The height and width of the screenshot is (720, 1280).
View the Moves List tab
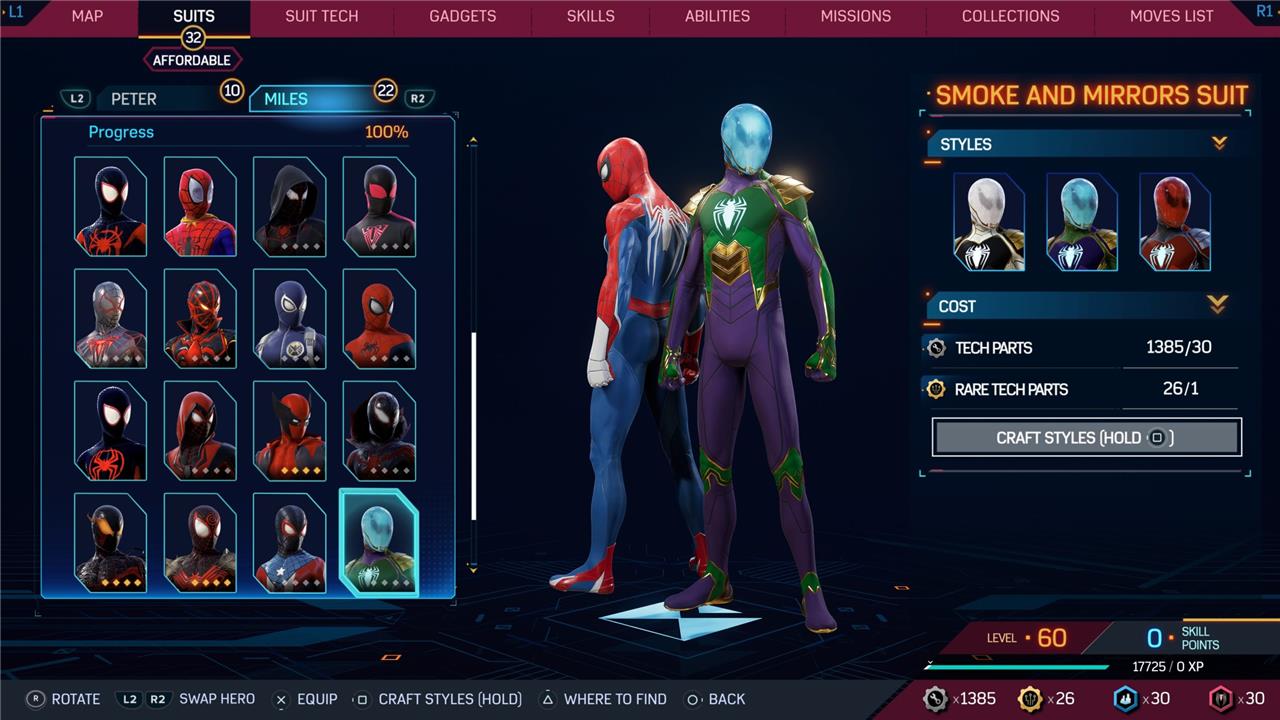pos(1171,16)
